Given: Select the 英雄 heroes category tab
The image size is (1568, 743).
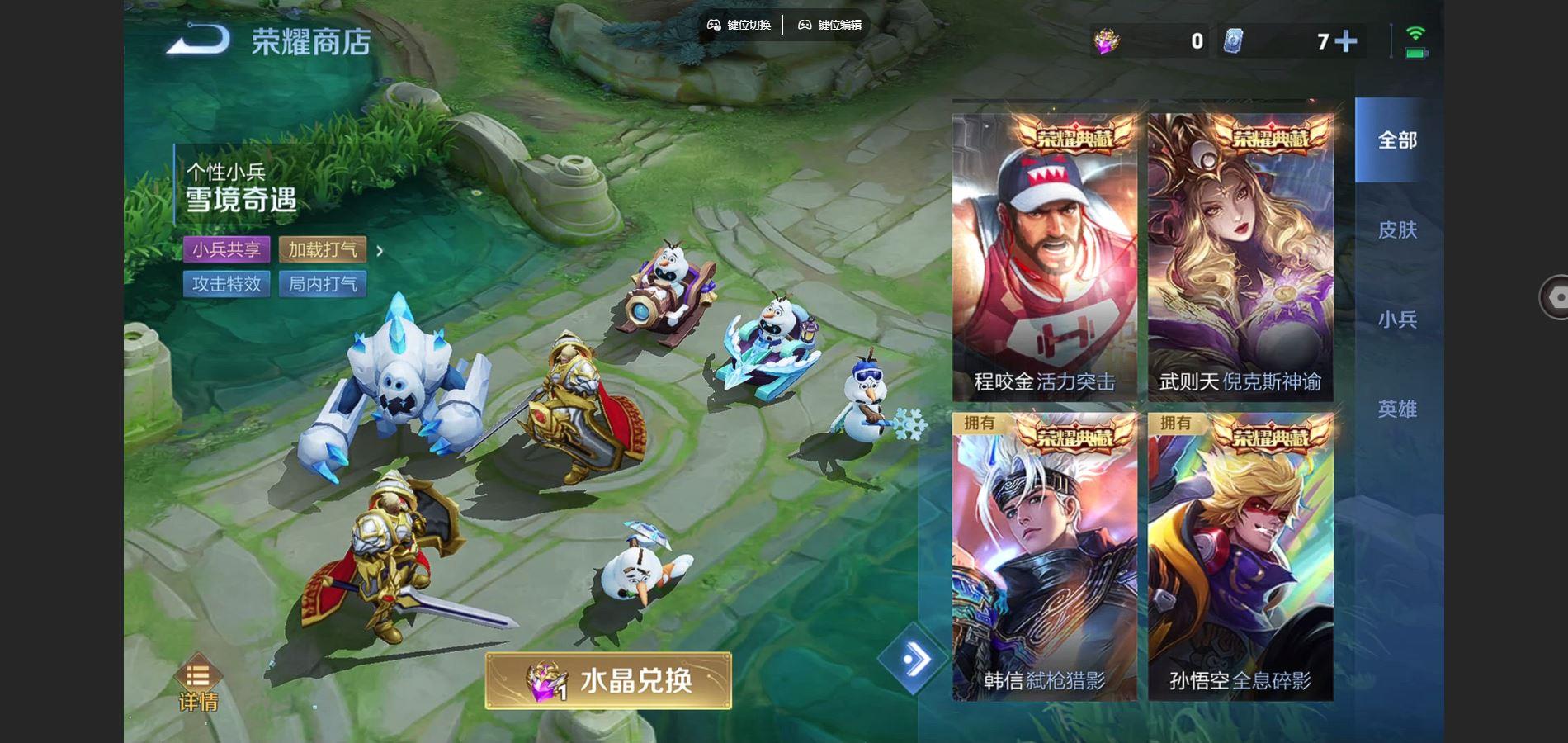Looking at the screenshot, I should tap(1397, 409).
